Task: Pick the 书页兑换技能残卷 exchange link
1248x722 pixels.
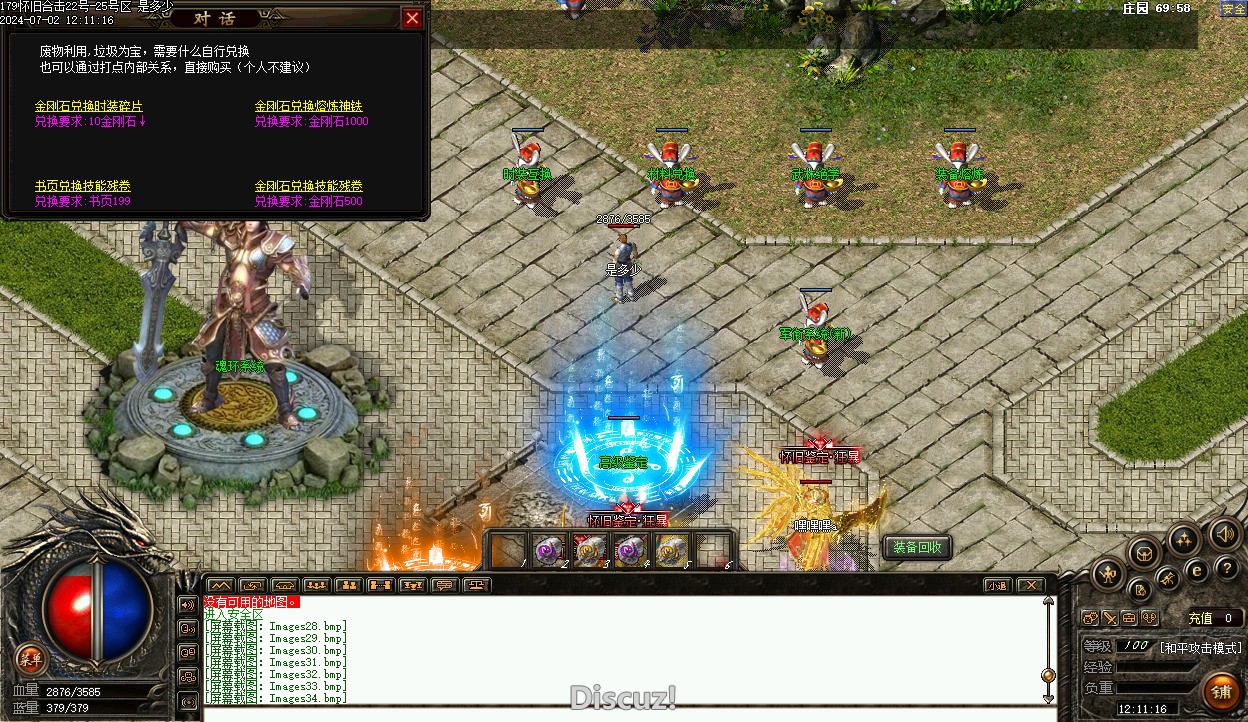Action: click(82, 186)
